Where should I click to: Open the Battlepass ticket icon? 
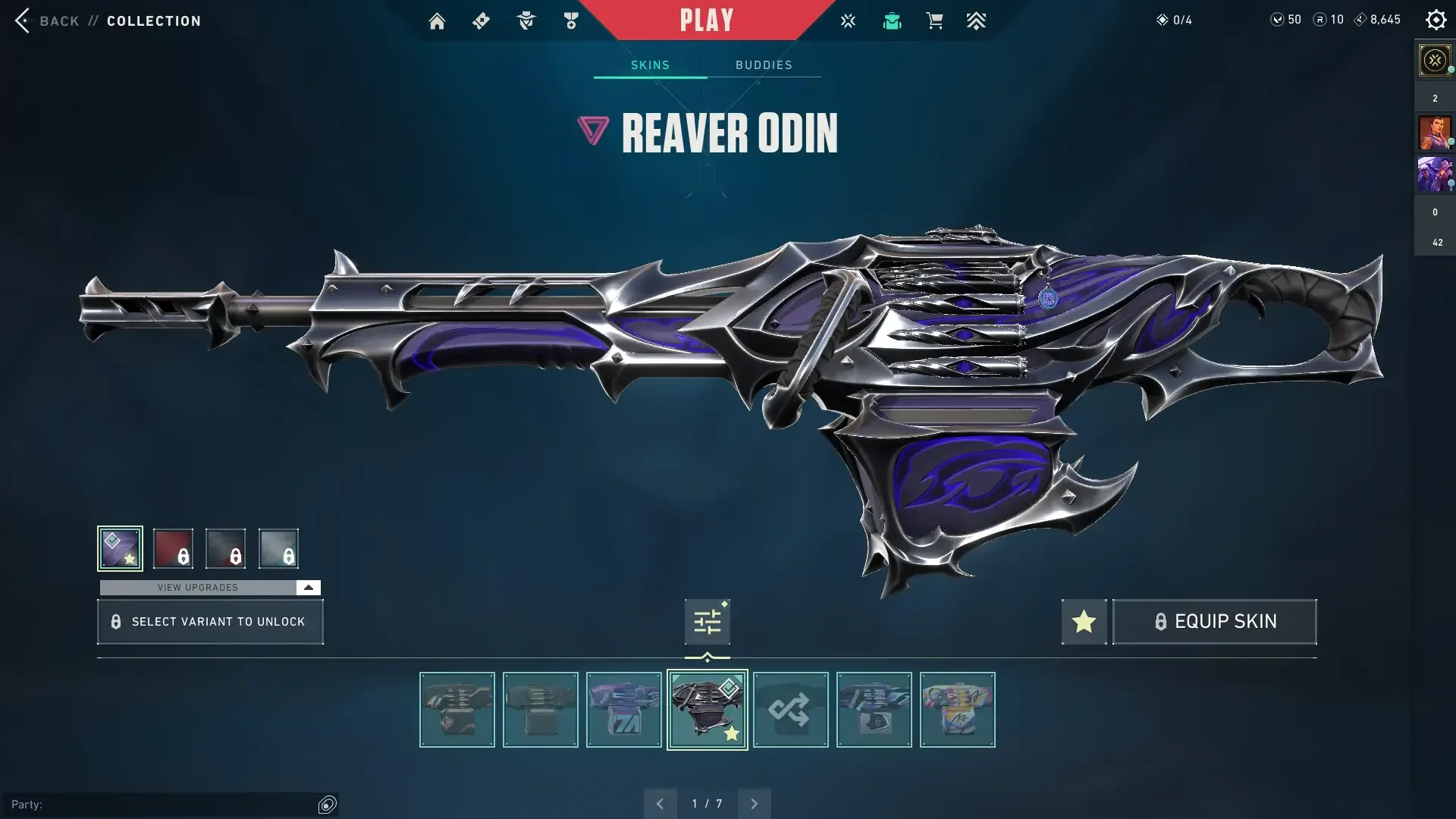481,20
